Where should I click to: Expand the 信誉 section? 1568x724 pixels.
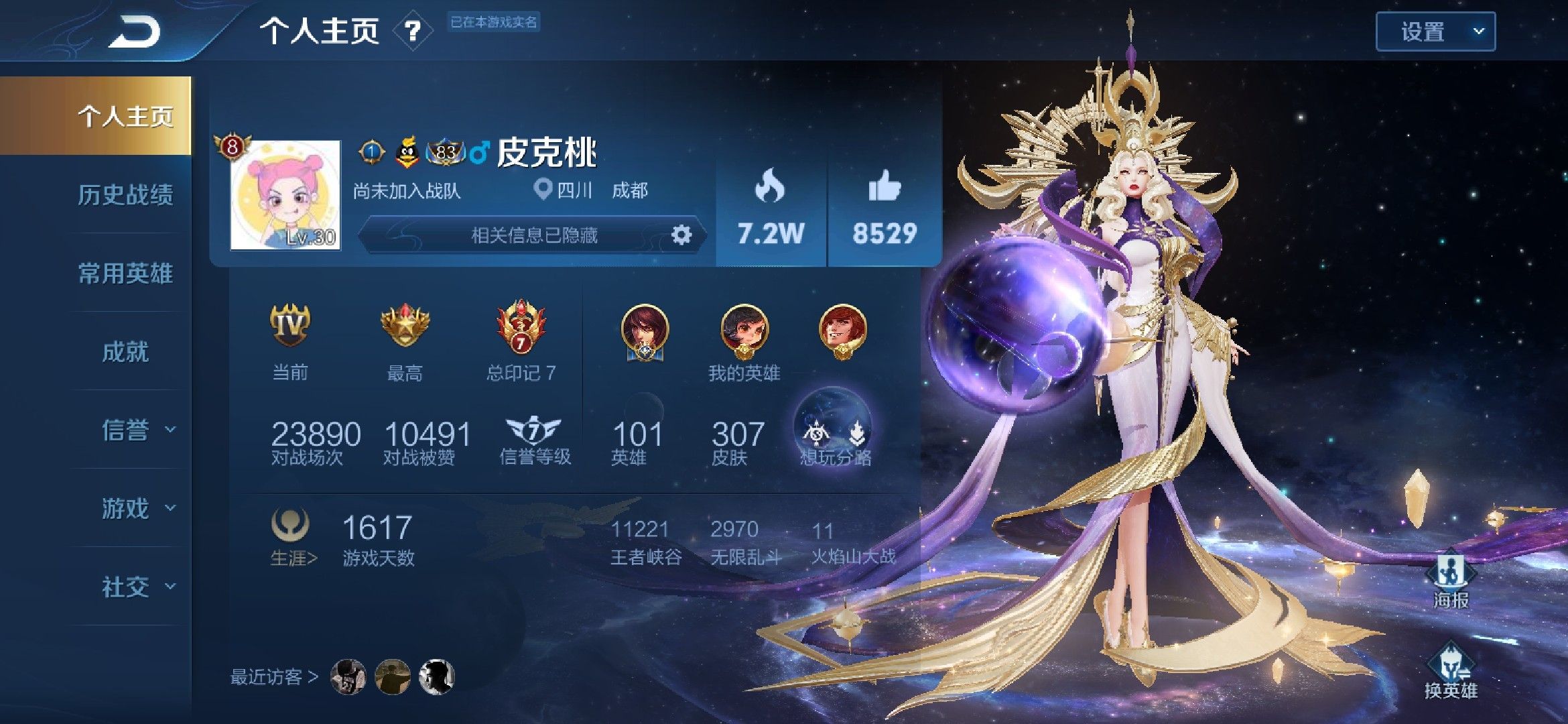(x=137, y=430)
